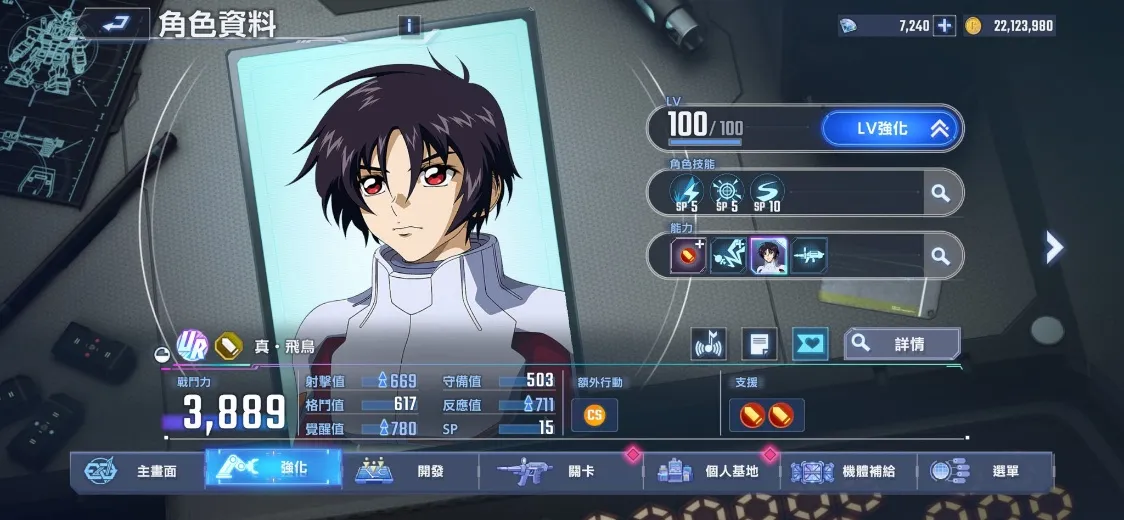Select the crosshair target SP 5 skill
The height and width of the screenshot is (520, 1124).
tap(727, 190)
